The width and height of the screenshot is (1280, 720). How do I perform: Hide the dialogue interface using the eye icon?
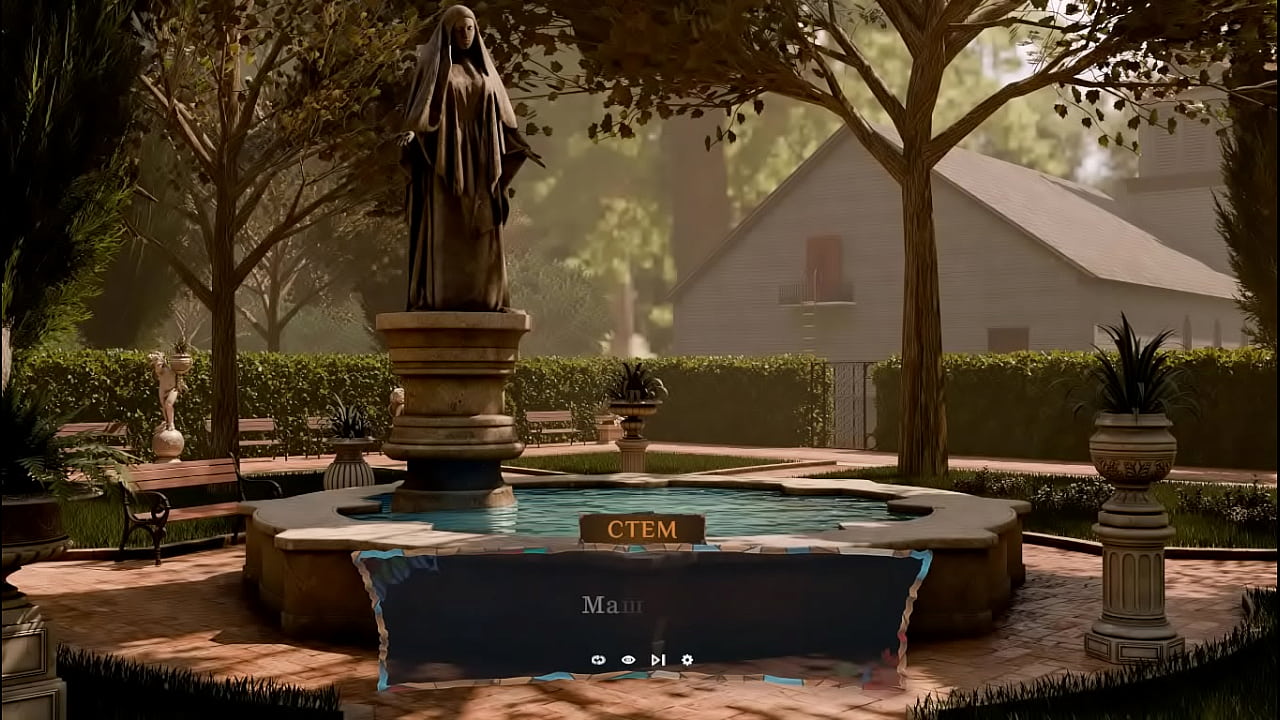628,659
